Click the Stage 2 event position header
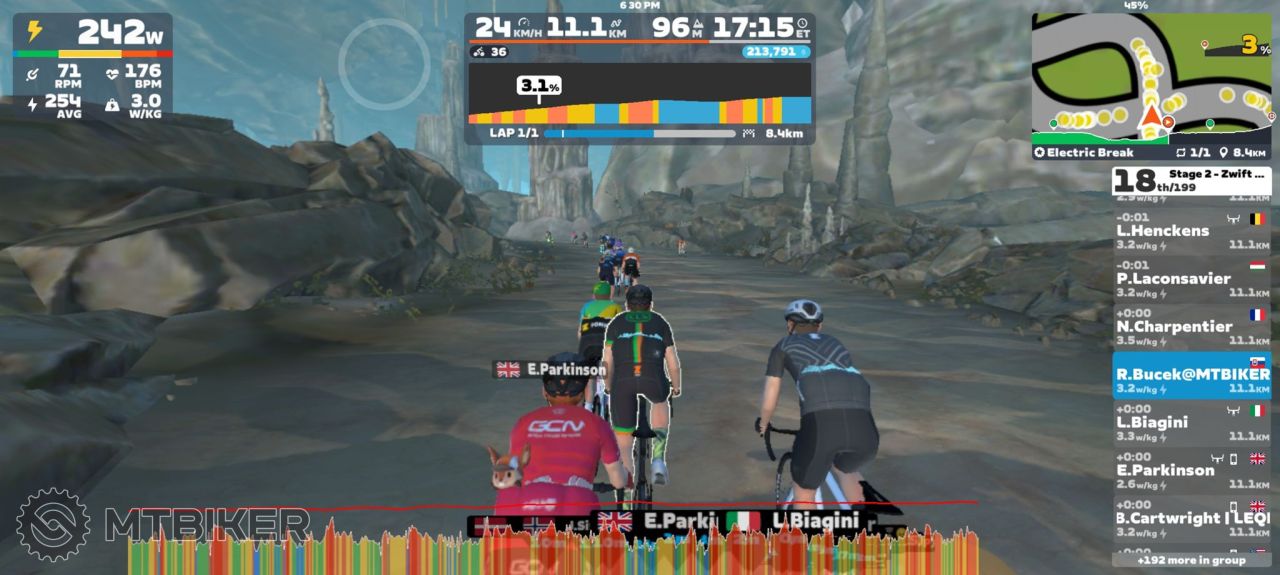This screenshot has width=1280, height=575. coord(1191,181)
